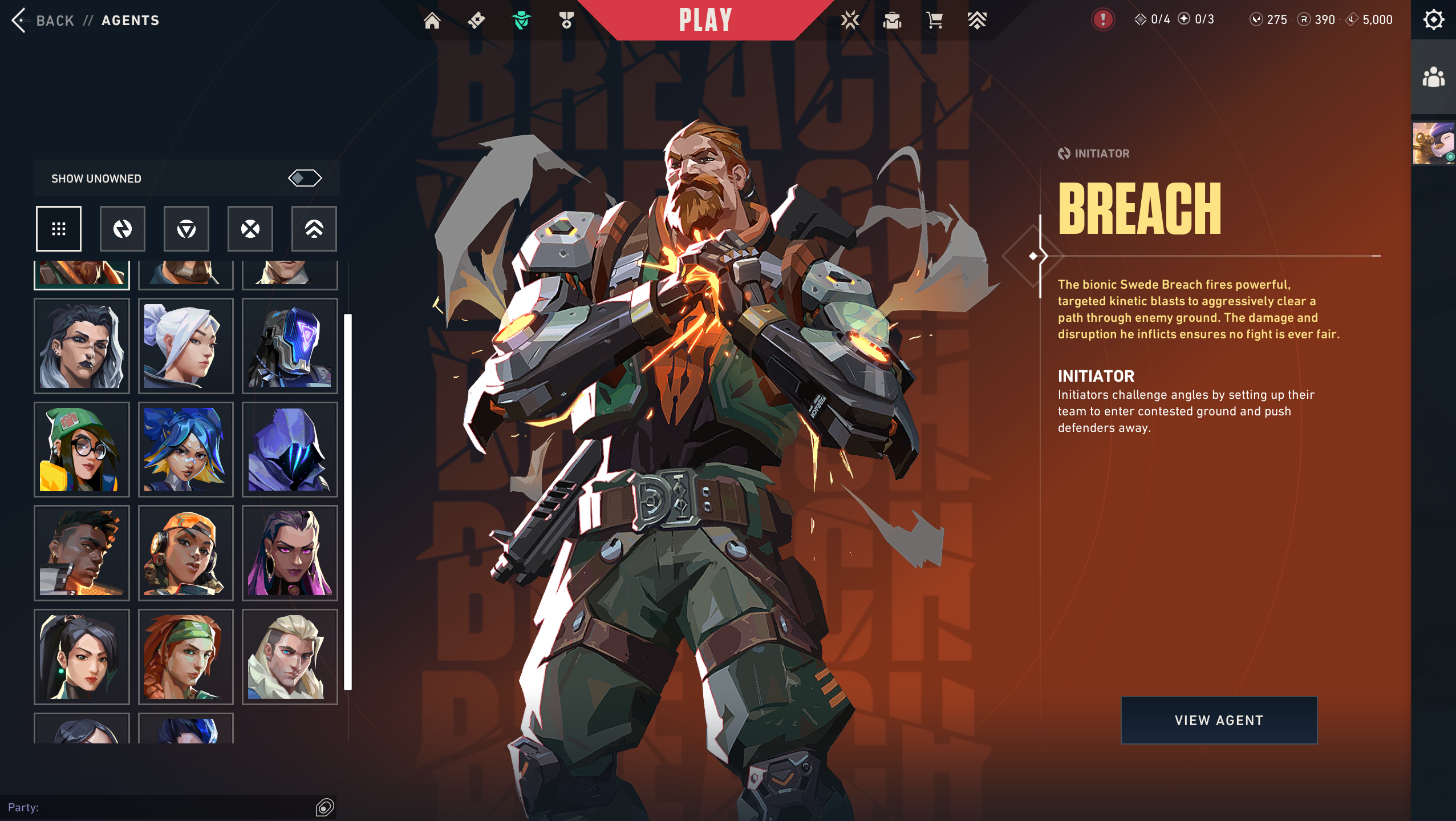The height and width of the screenshot is (821, 1456).
Task: Open the settings gear
Action: 1433,20
